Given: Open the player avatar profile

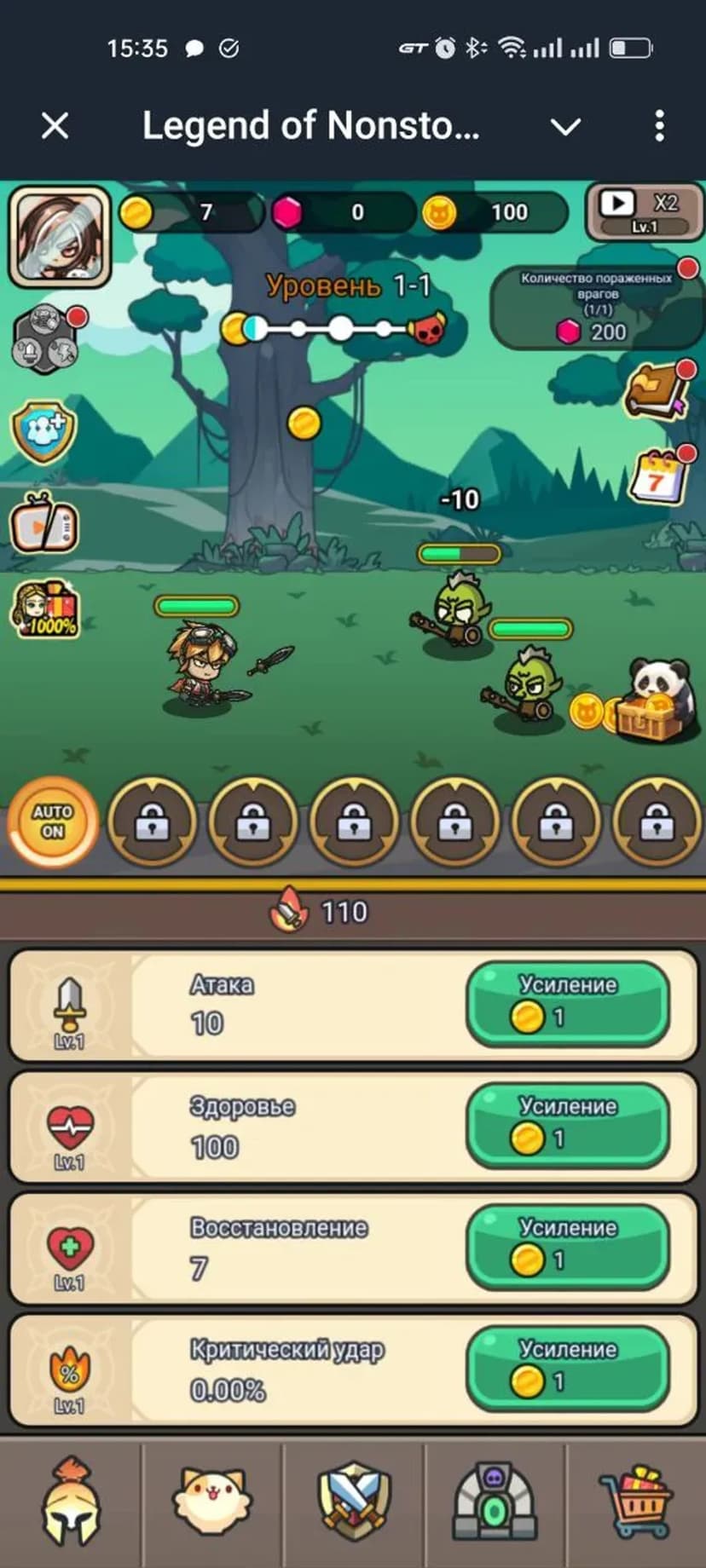Looking at the screenshot, I should click(x=60, y=236).
